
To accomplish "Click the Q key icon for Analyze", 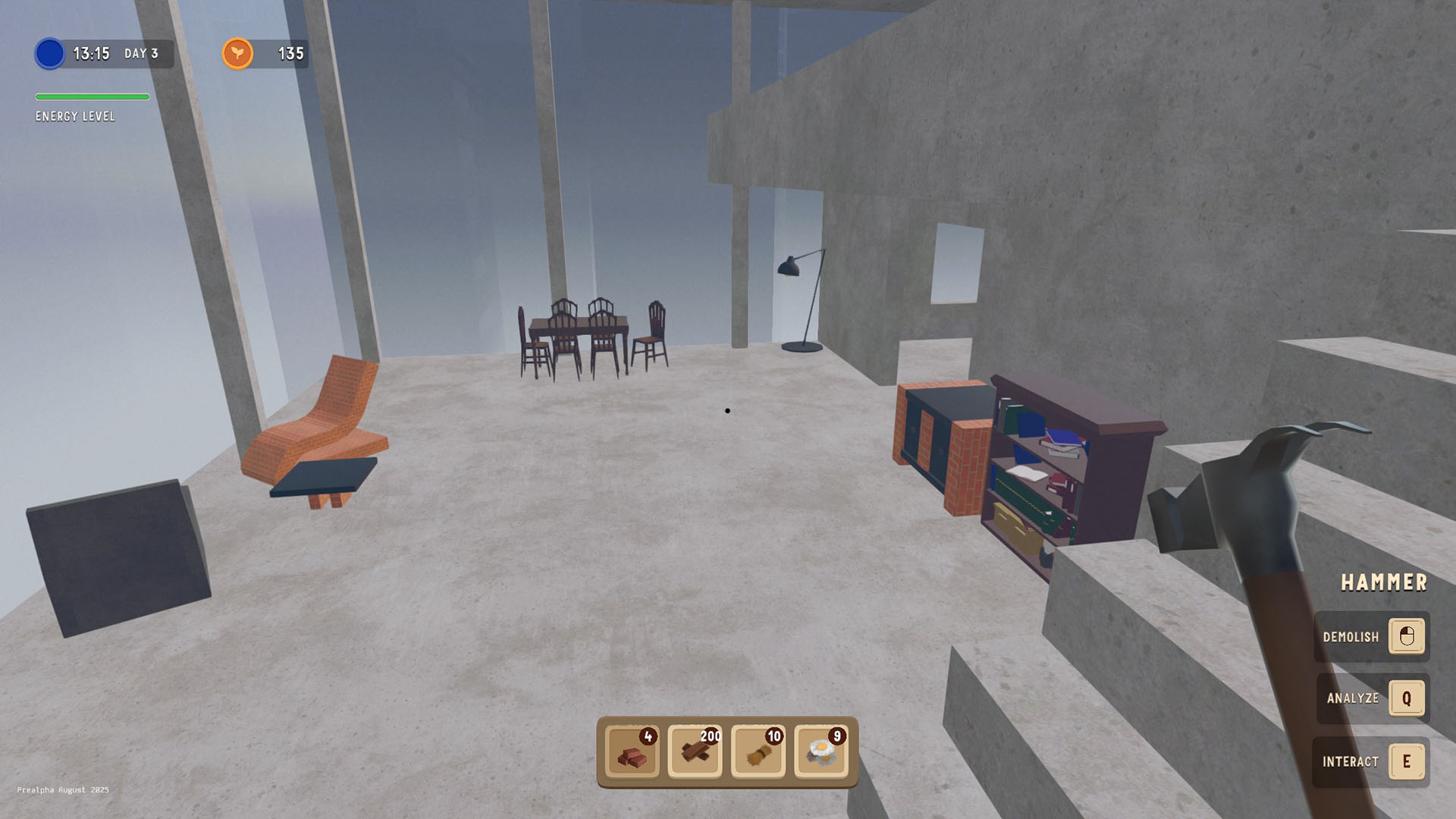I will [1407, 699].
